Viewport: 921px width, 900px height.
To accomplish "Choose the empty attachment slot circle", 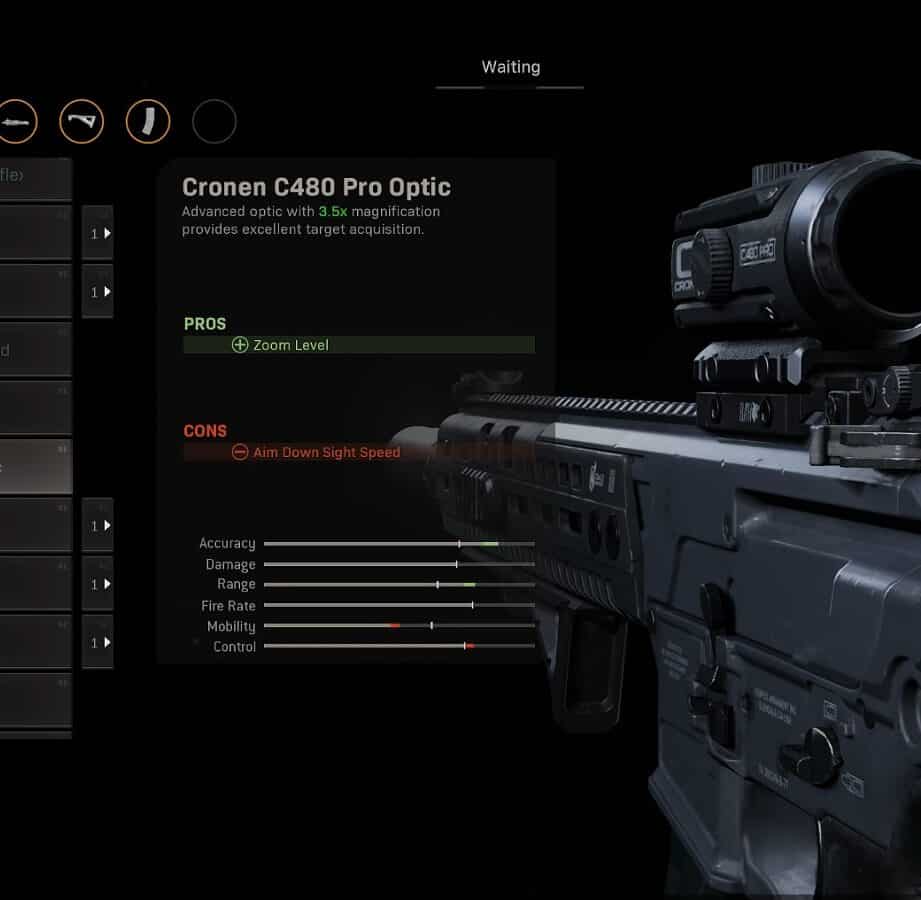I will point(214,122).
